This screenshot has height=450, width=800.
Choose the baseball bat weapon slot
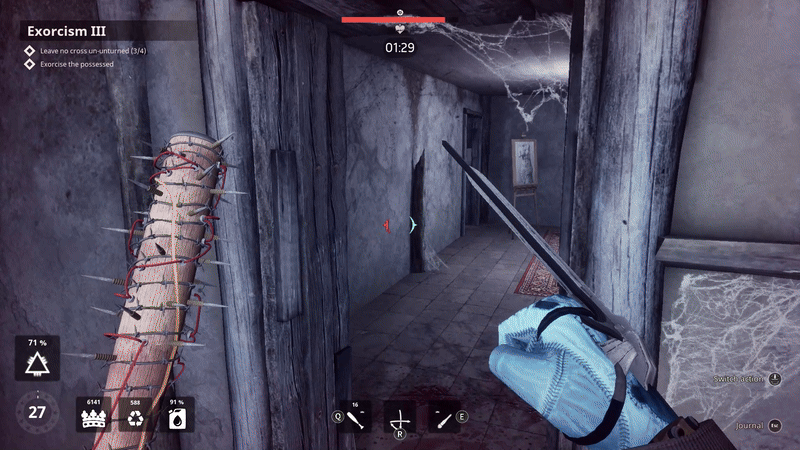(355, 416)
